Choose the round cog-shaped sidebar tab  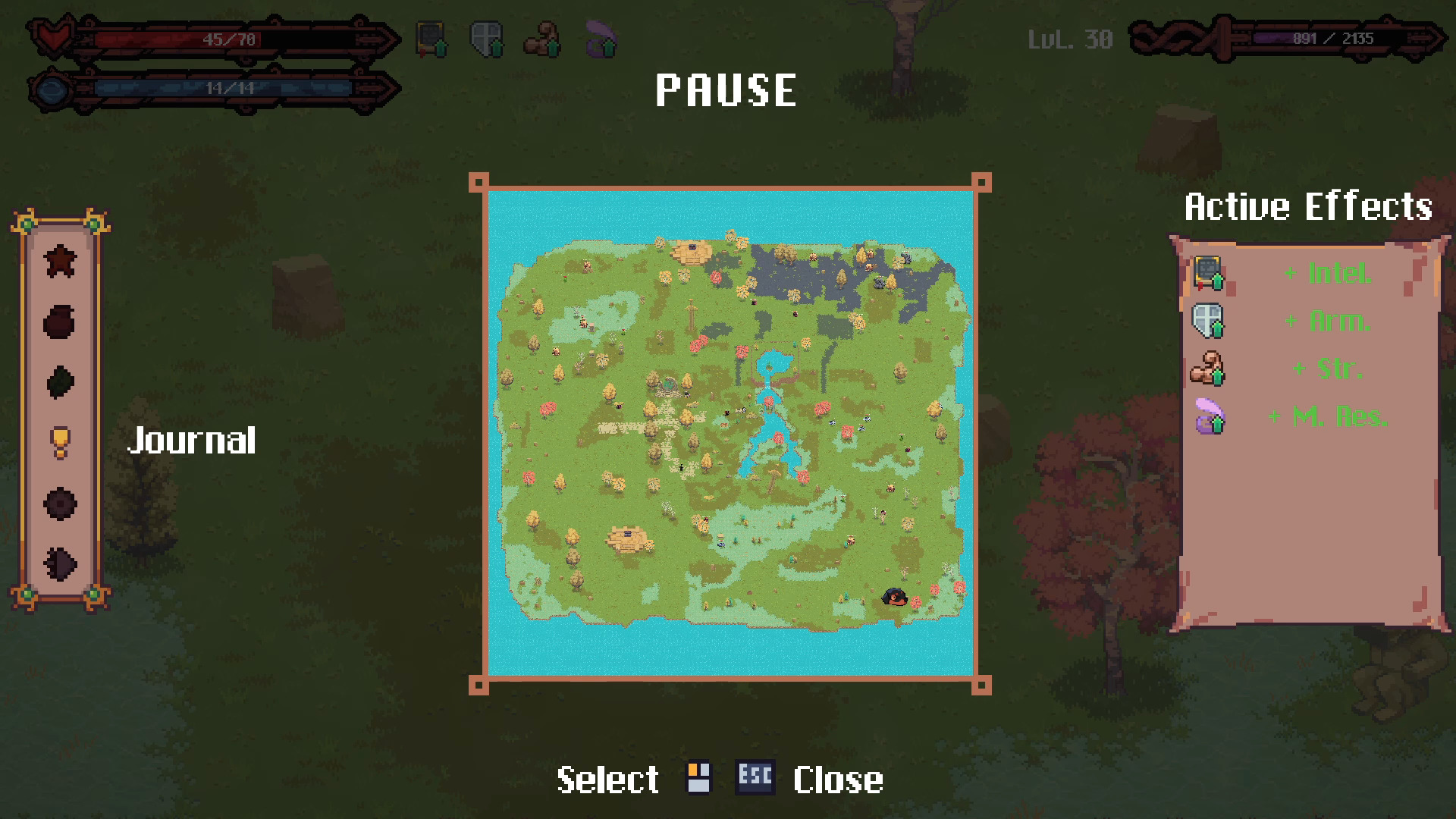[60, 504]
